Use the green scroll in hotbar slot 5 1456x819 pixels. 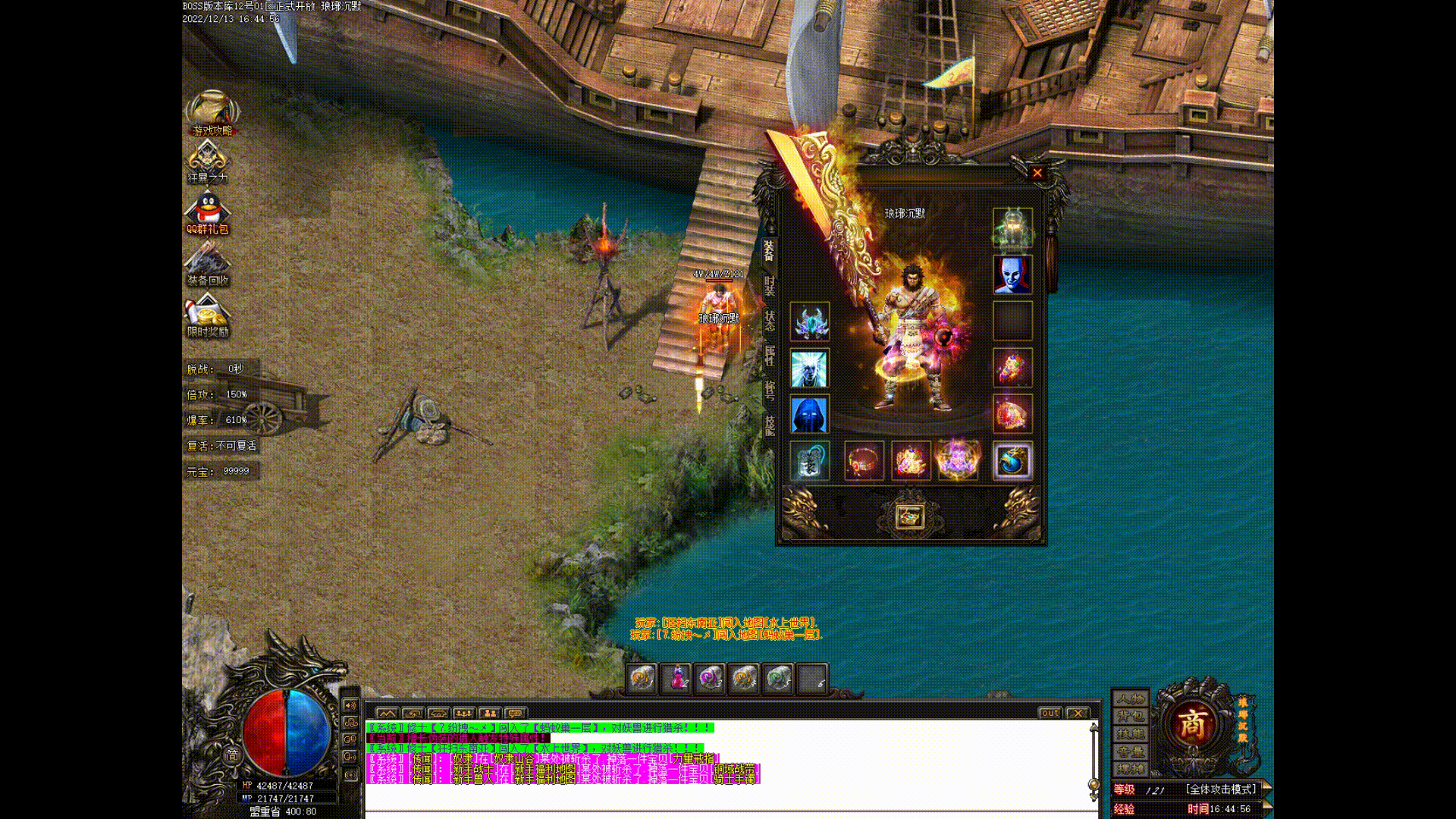pyautogui.click(x=777, y=678)
